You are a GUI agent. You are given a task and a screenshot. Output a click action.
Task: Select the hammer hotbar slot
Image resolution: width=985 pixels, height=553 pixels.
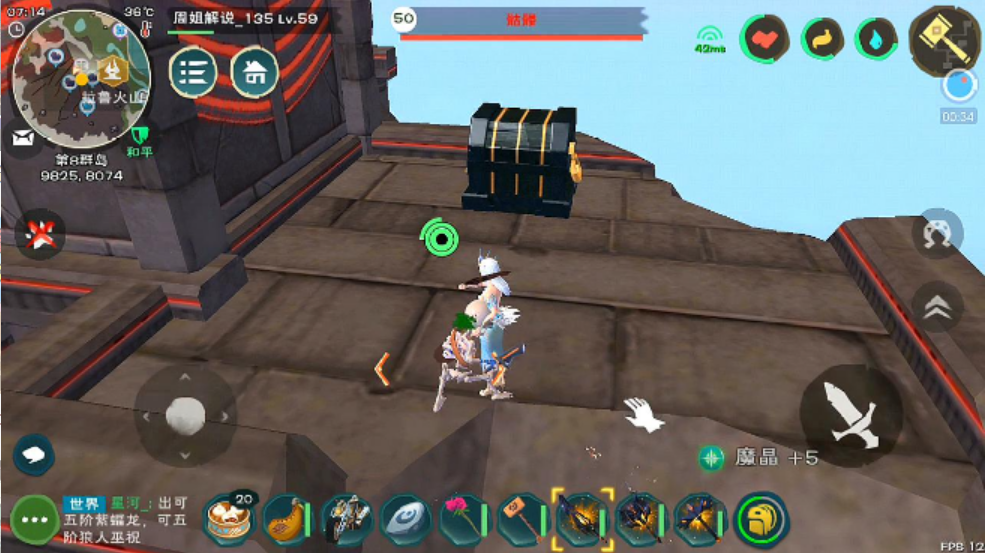click(521, 520)
